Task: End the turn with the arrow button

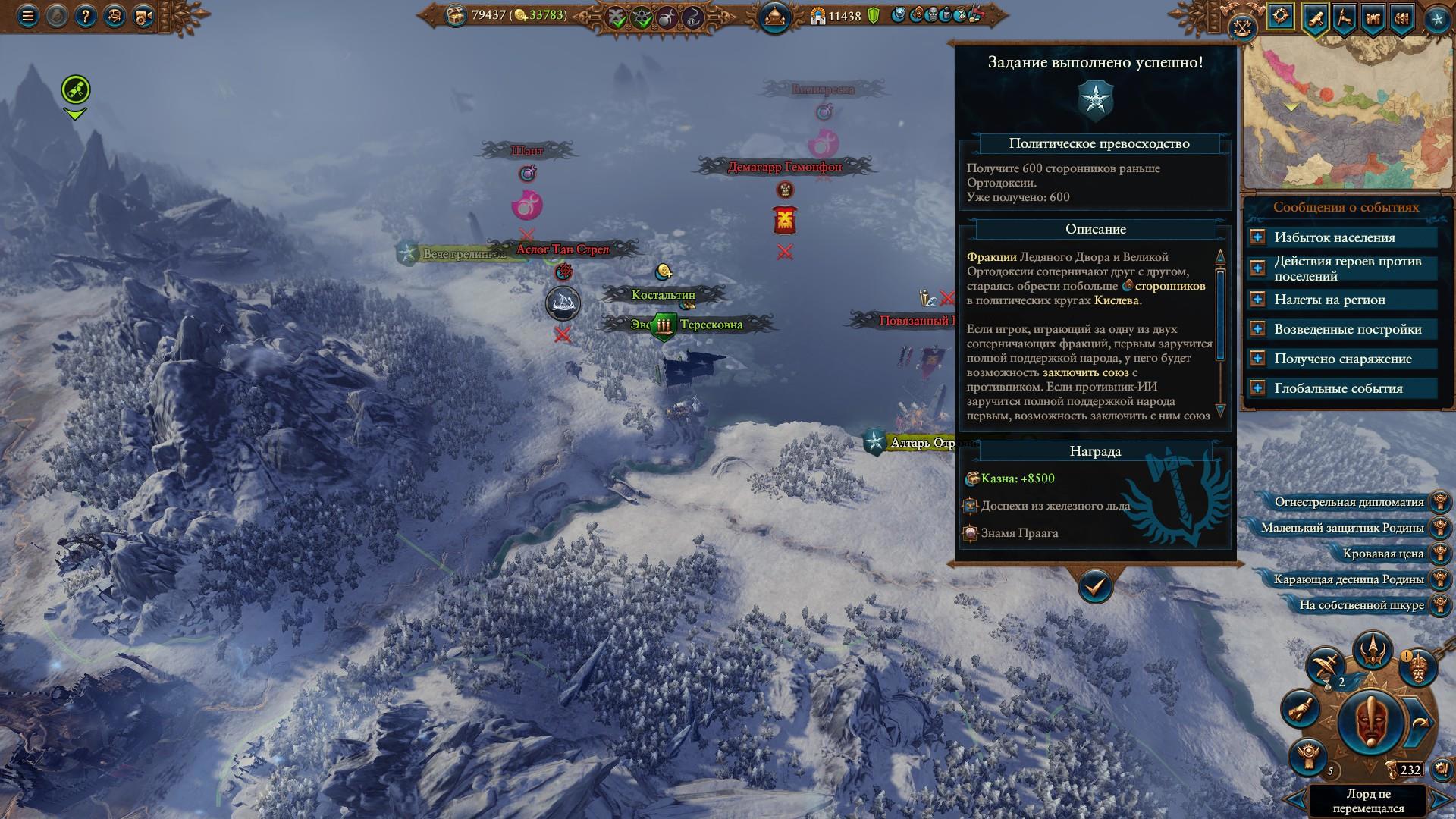Action: pos(1420,723)
